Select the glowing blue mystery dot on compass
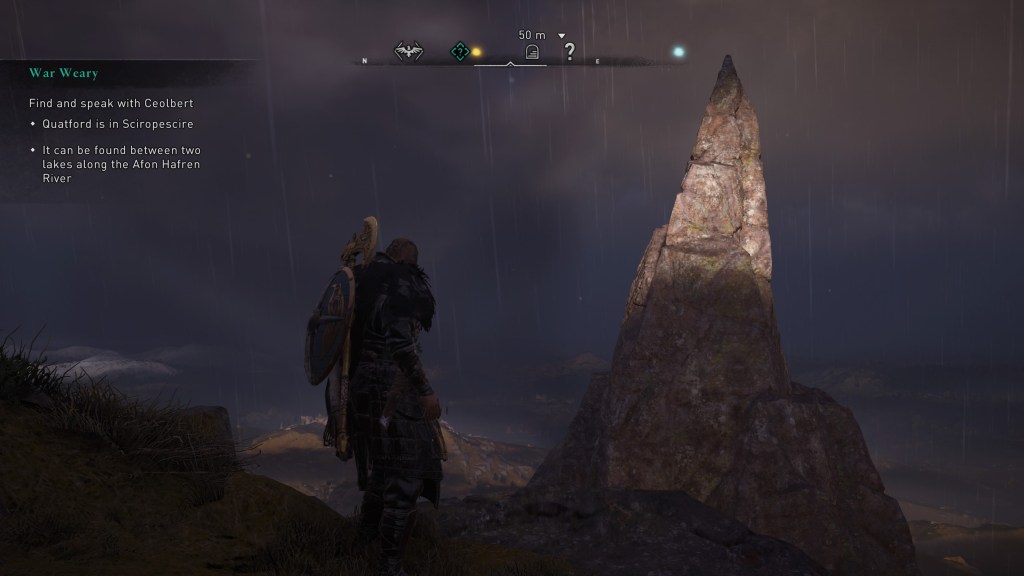This screenshot has height=576, width=1024. (x=678, y=52)
